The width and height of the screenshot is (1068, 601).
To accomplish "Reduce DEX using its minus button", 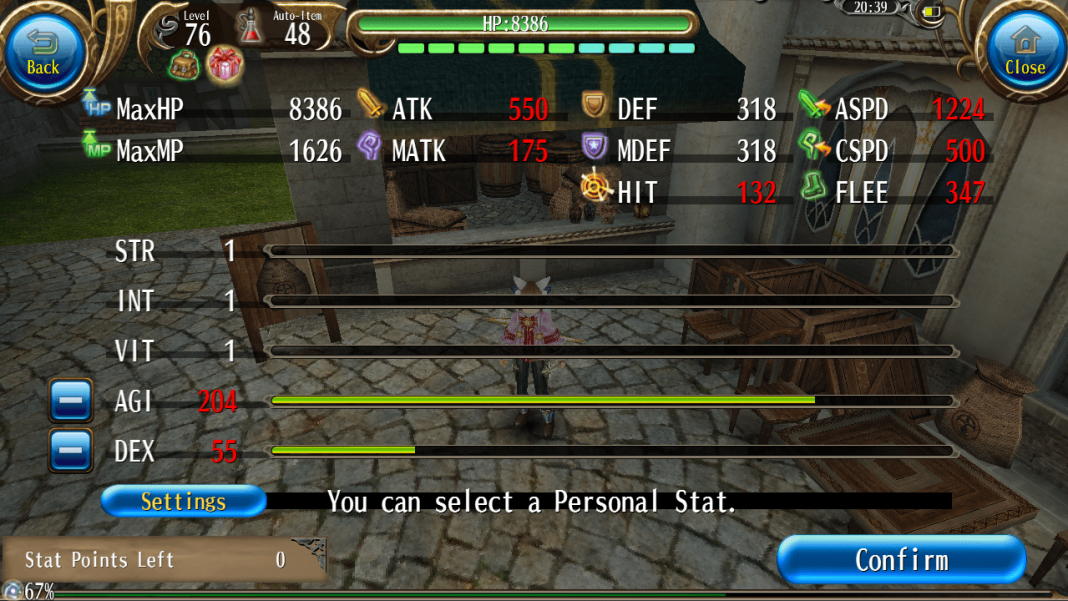I will point(71,451).
